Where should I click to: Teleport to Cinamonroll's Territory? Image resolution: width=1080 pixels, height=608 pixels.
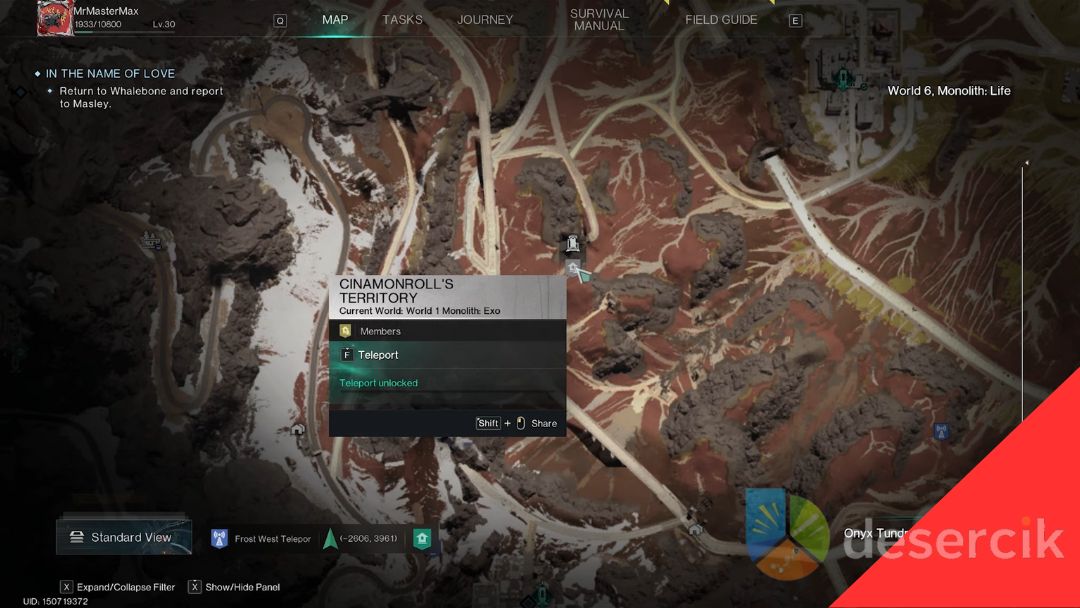click(378, 355)
